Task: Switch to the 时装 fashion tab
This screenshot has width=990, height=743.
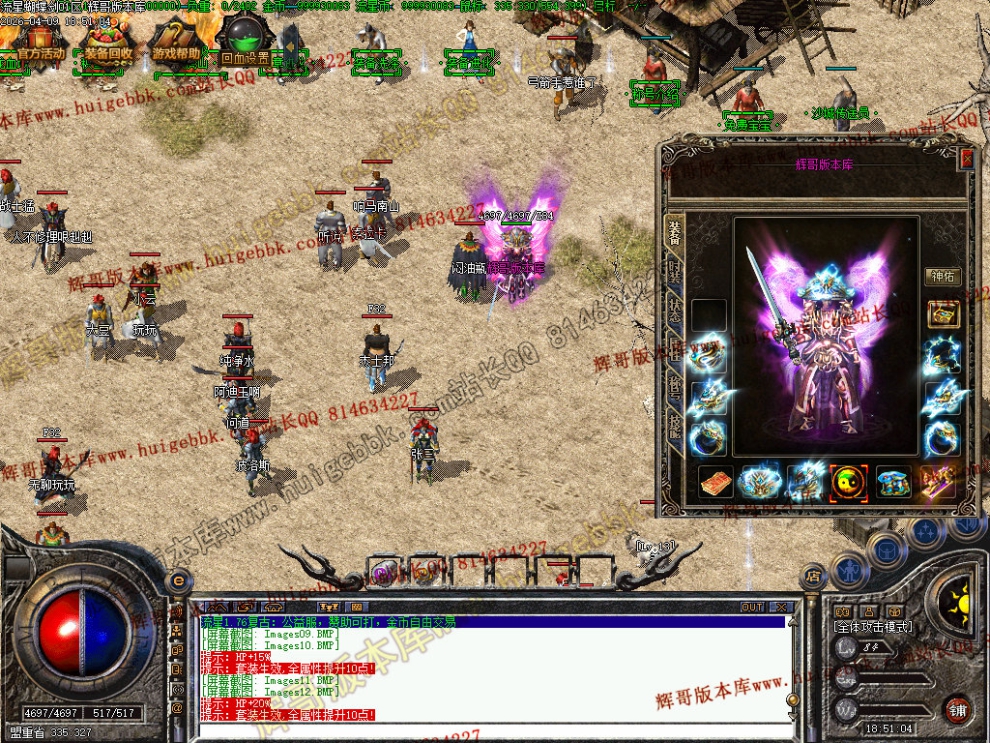Action: click(674, 272)
